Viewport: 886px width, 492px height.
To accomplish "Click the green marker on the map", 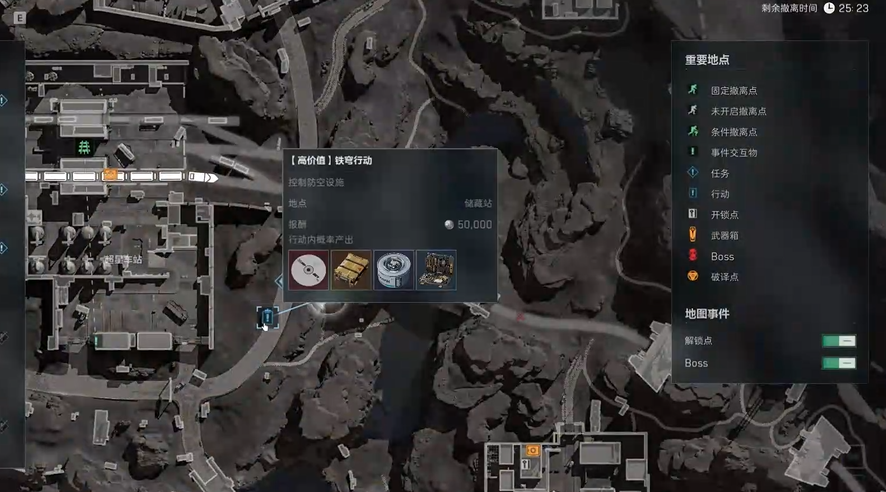I will [85, 148].
